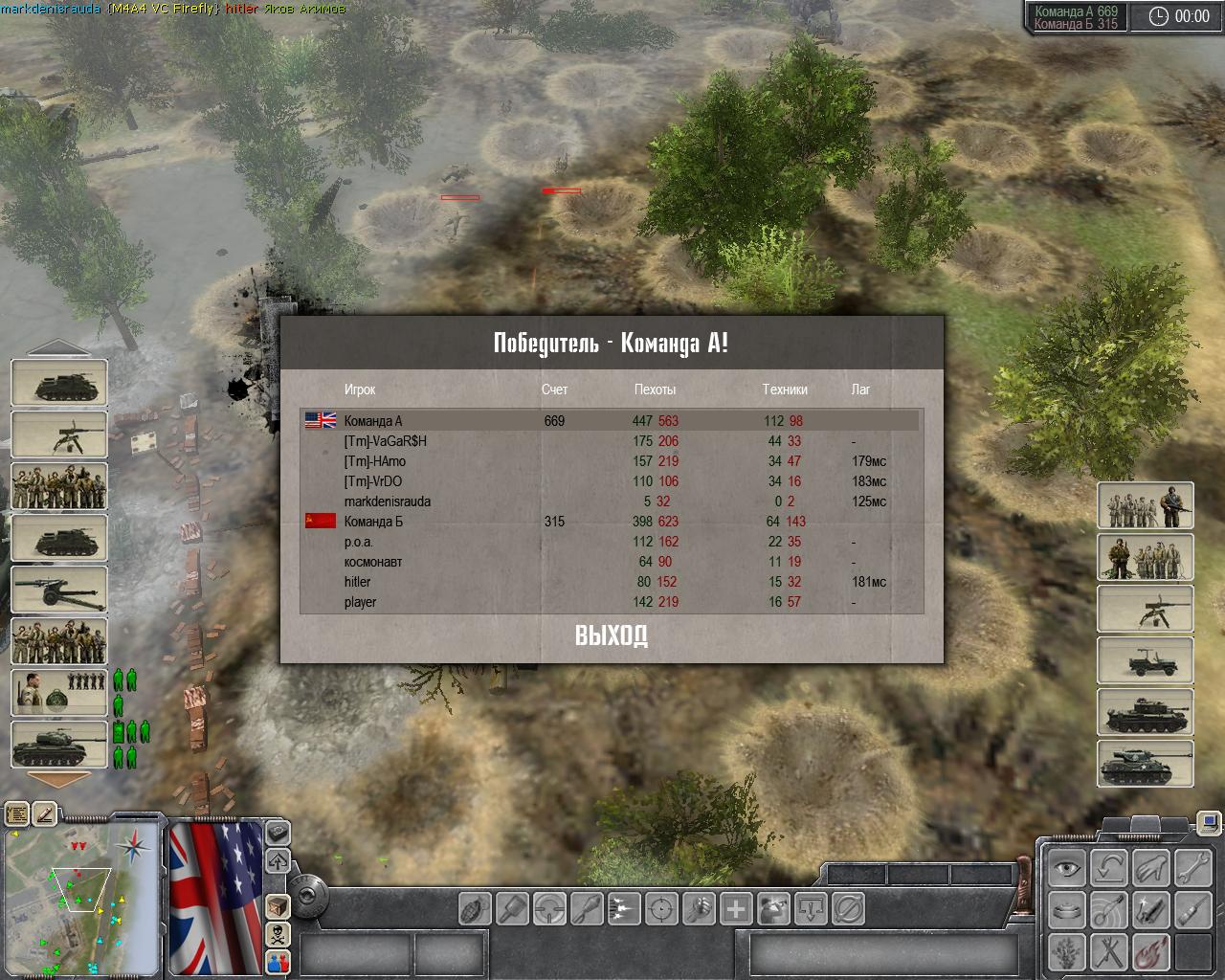Activate the flame fire command

(1150, 952)
